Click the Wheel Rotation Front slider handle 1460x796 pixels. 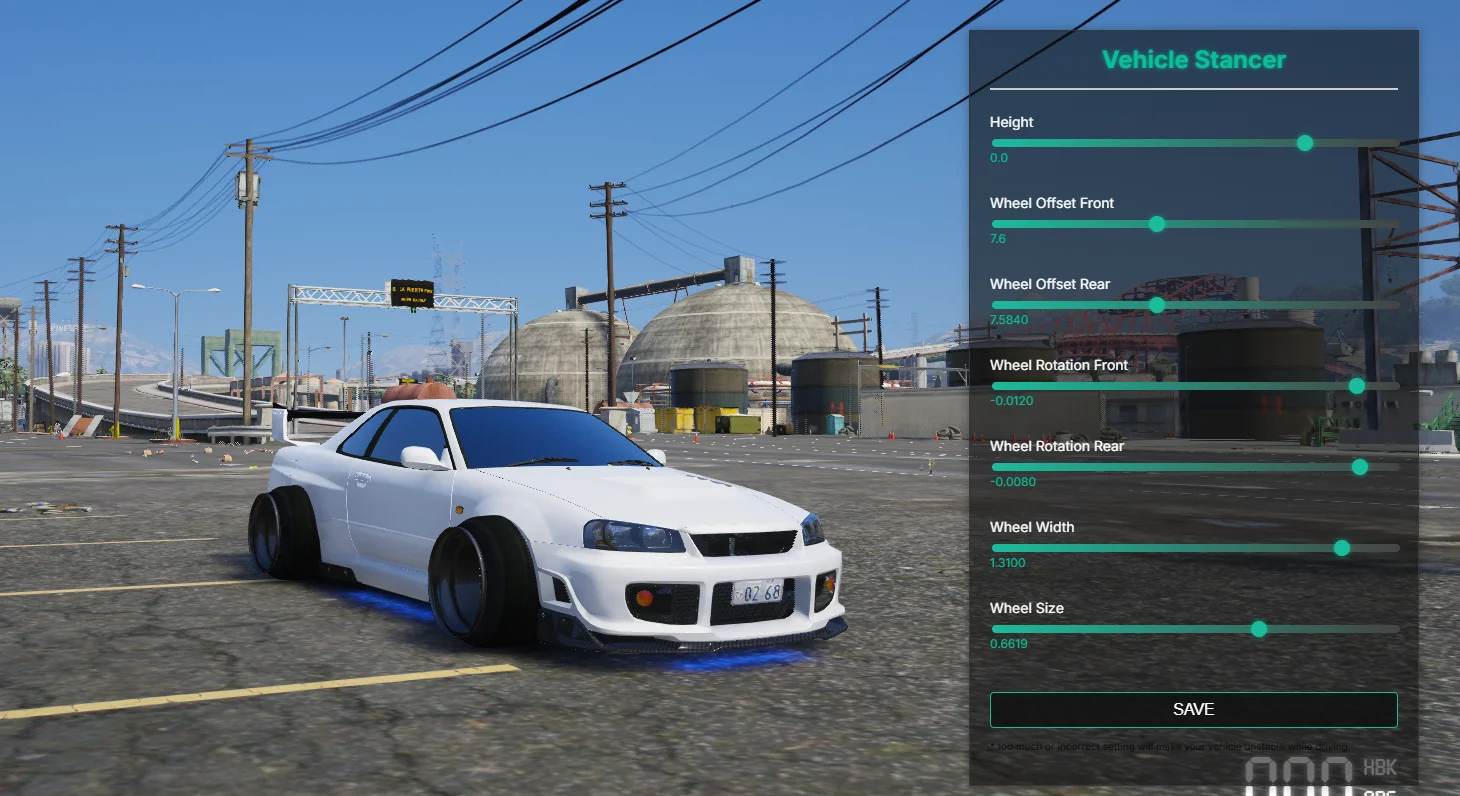coord(1357,386)
